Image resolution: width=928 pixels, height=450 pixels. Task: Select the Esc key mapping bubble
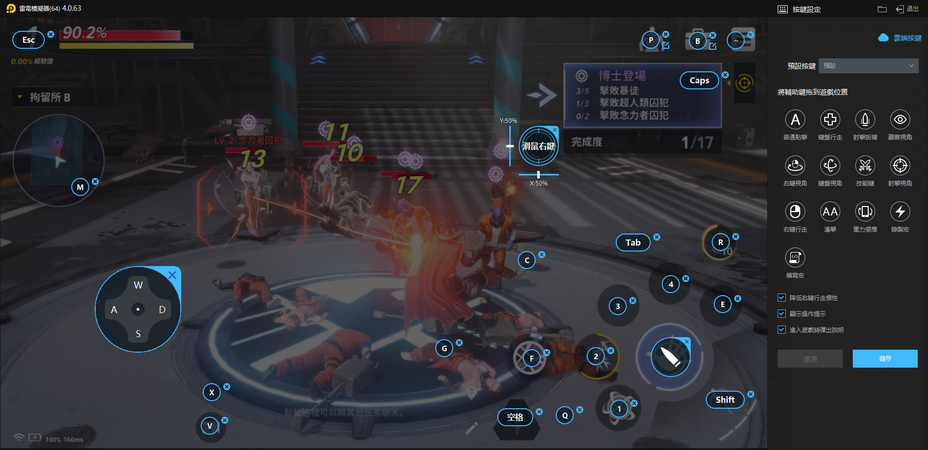(29, 40)
